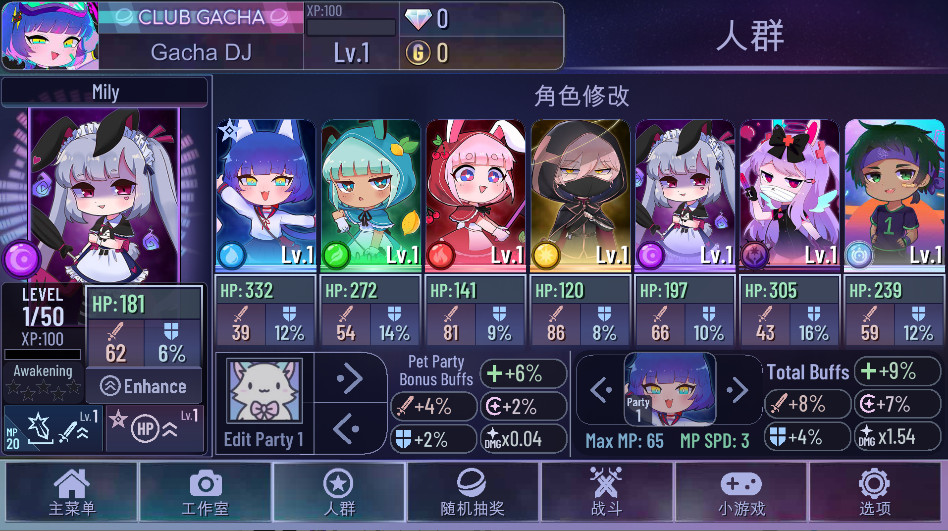
Task: Select the 人群 units tab
Action: [339, 492]
